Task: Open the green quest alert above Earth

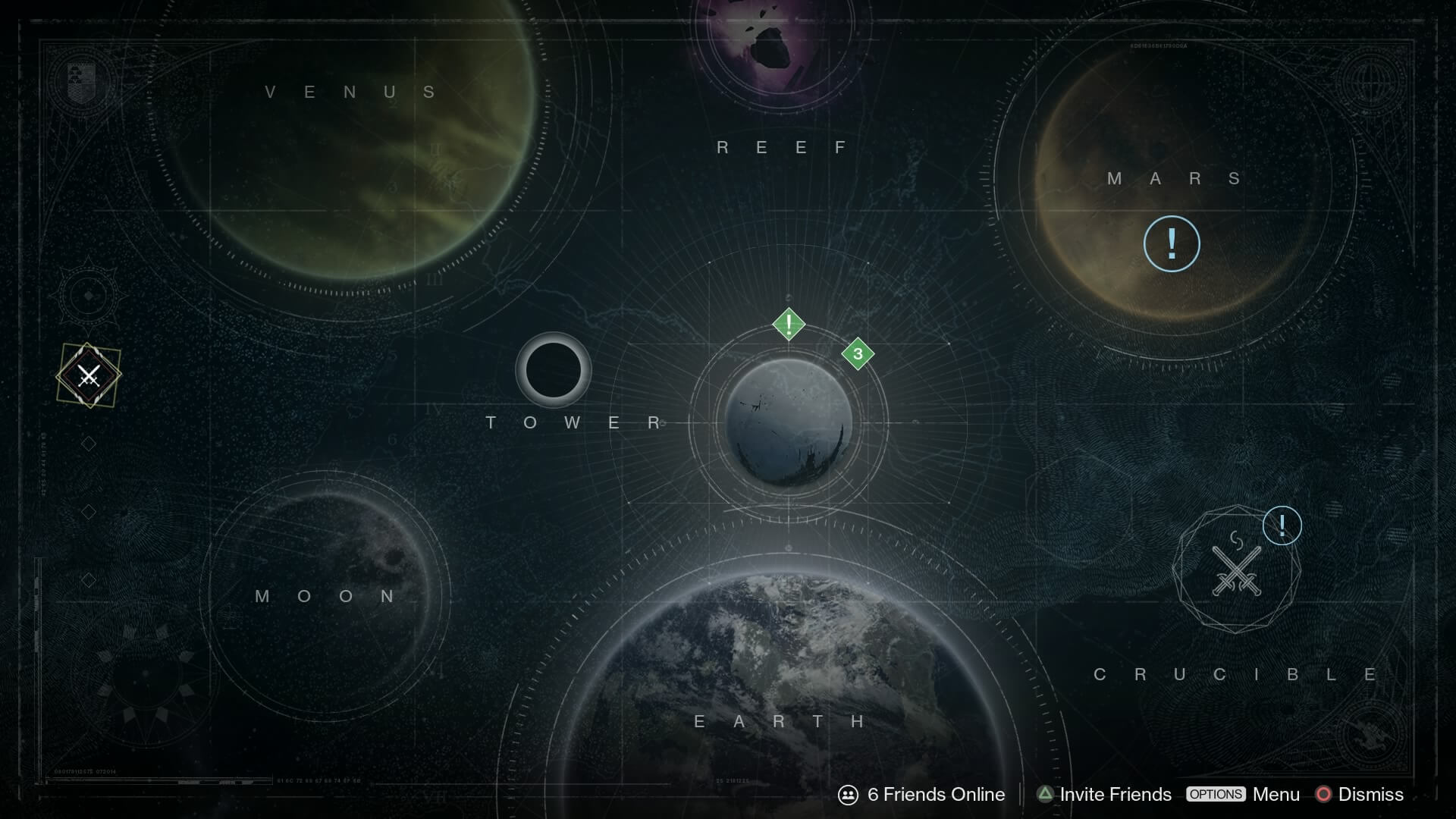Action: (x=789, y=324)
